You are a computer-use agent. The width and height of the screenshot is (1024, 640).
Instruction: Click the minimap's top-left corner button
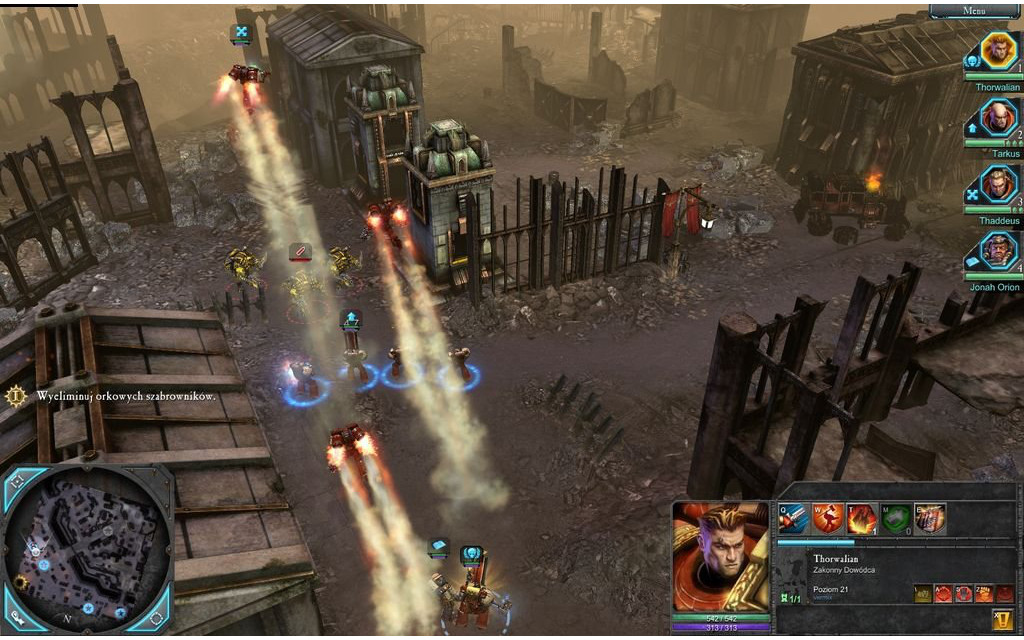pyautogui.click(x=18, y=480)
